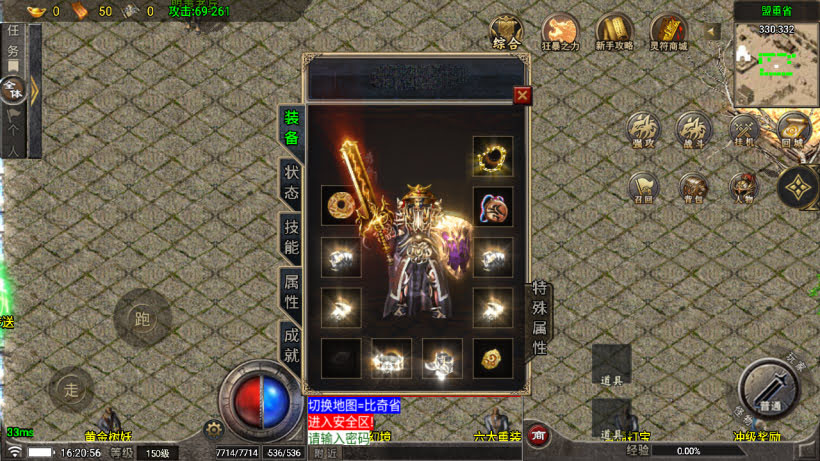Select the 成就 (Achievements) tab
820x461 pixels.
point(291,342)
